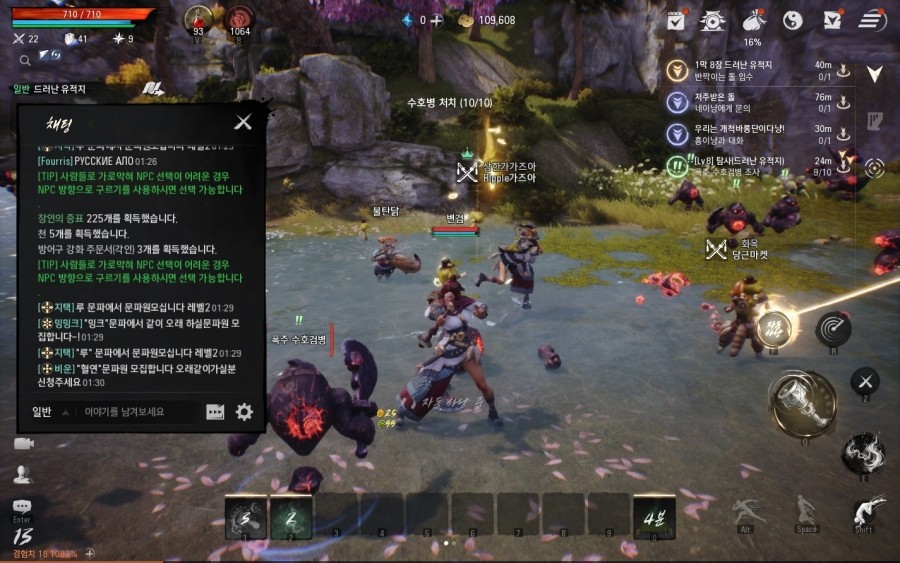Viewport: 900px width, 563px height.
Task: Open chat settings gear icon
Action: 244,412
